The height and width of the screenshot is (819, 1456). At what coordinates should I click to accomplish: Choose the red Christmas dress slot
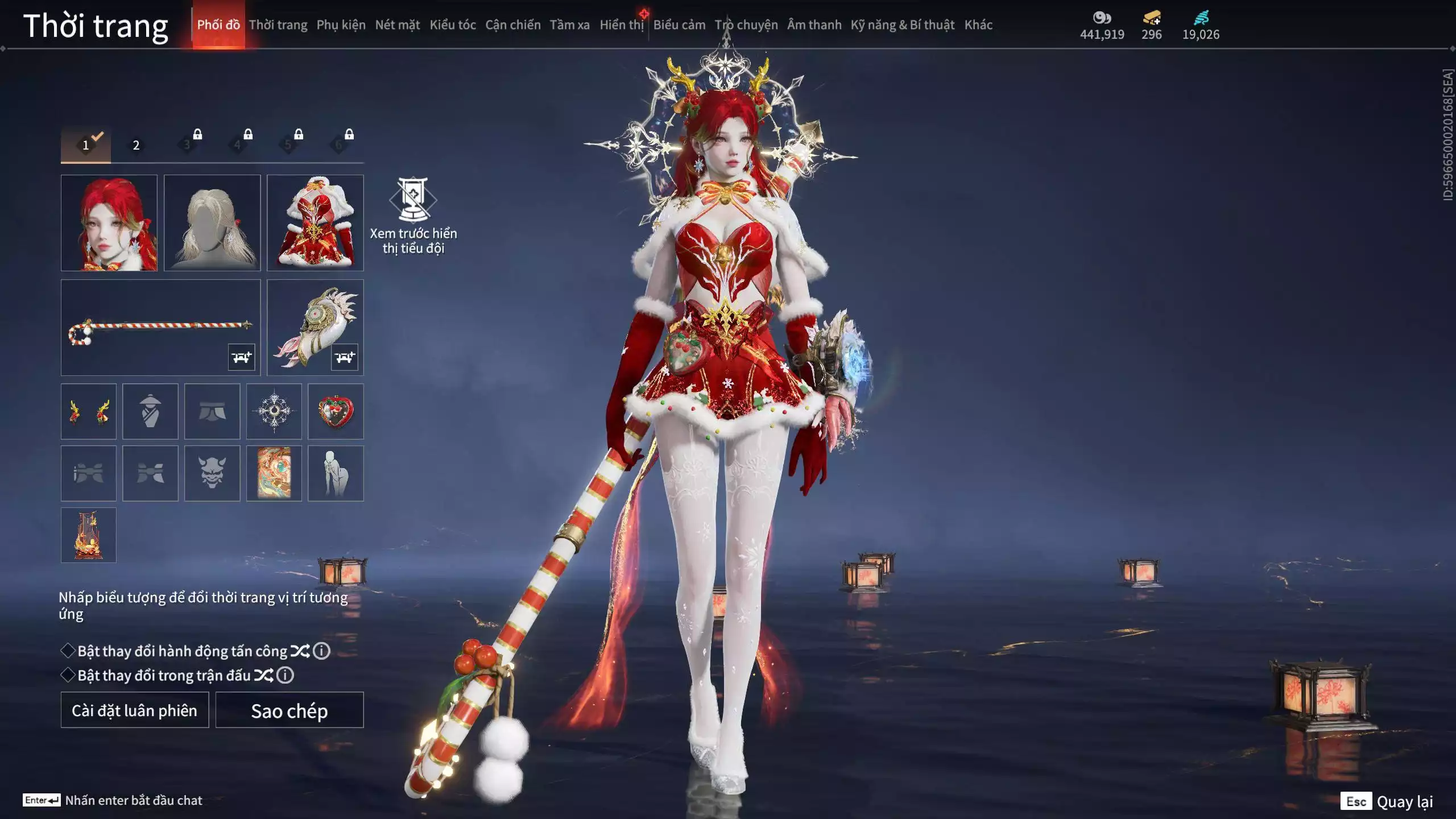(x=315, y=222)
